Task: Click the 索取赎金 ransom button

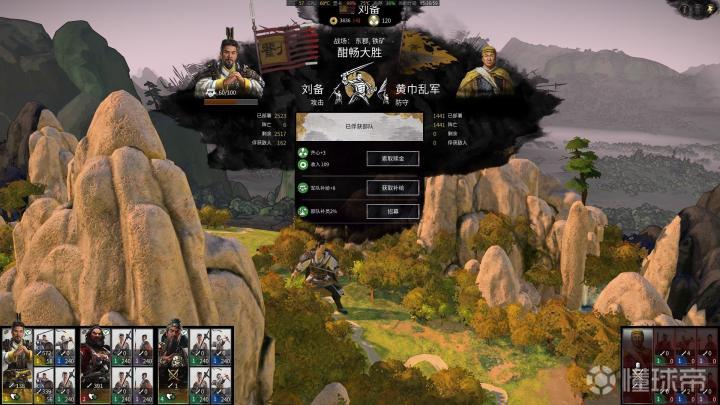Action: click(393, 158)
